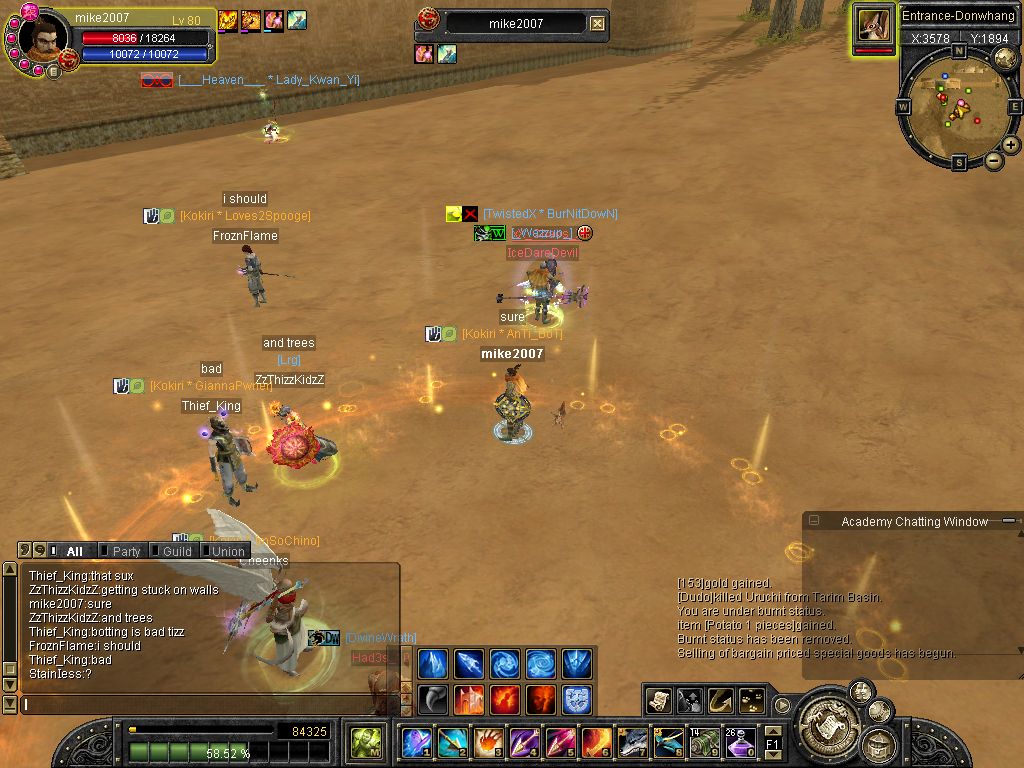
Task: Use the purple potion in slot 0
Action: pyautogui.click(x=741, y=742)
